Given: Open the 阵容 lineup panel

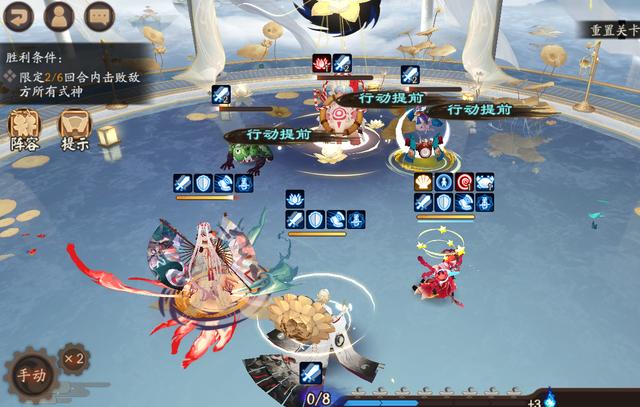Looking at the screenshot, I should pos(25,128).
